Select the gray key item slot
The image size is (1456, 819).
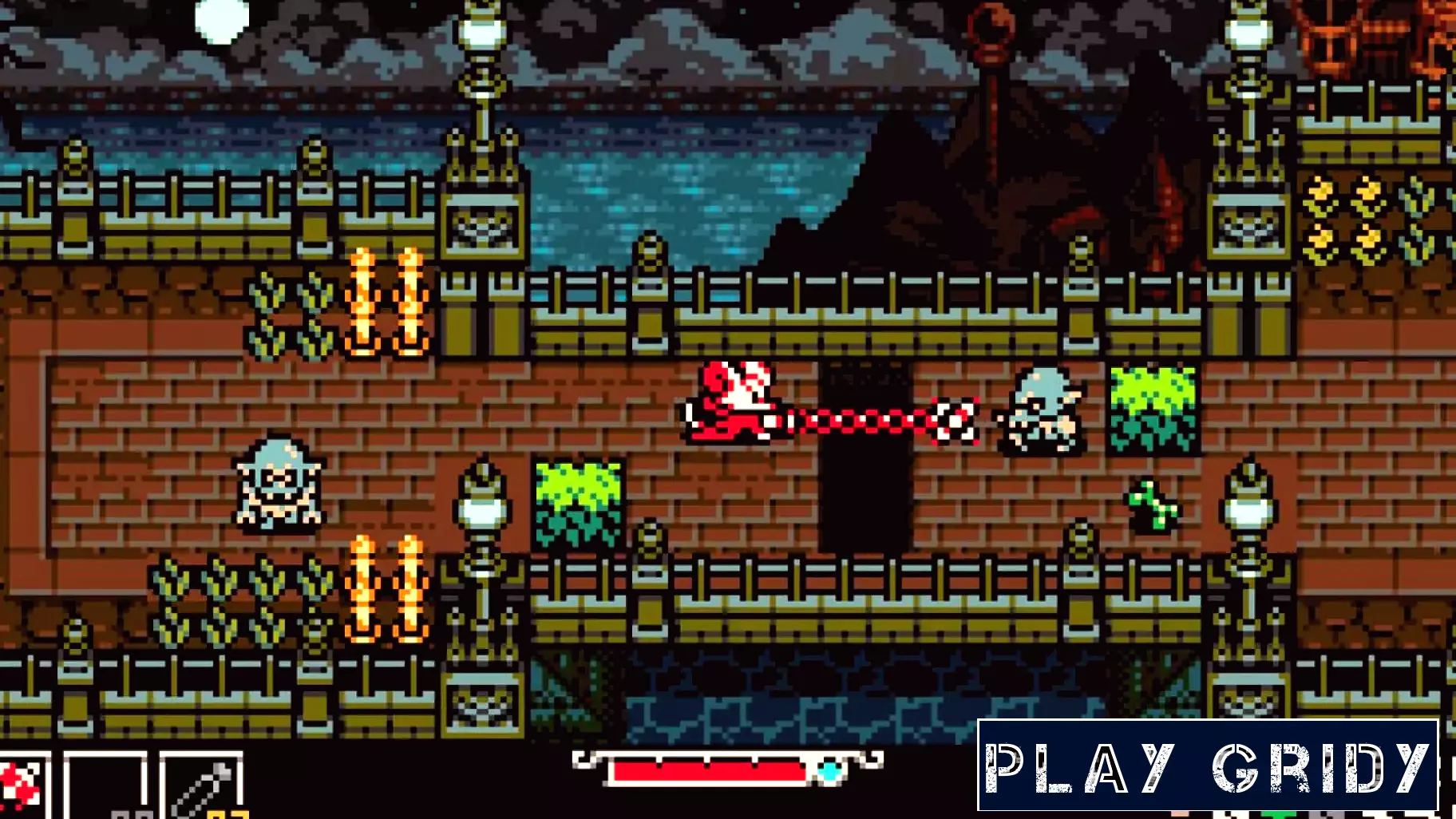click(x=201, y=787)
